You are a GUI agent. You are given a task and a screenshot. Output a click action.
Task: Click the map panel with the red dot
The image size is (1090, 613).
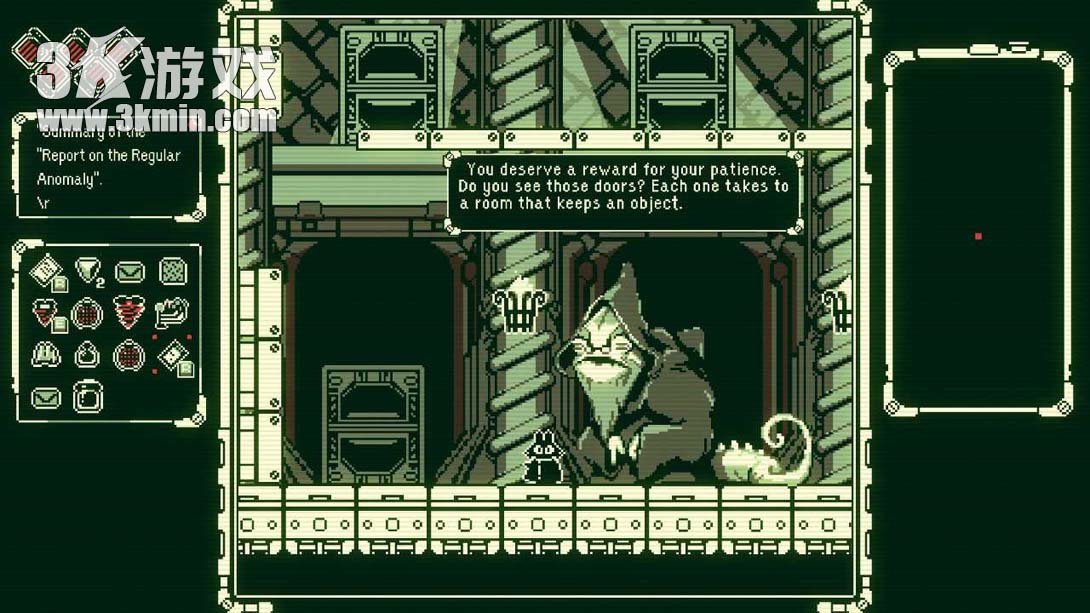pos(977,234)
